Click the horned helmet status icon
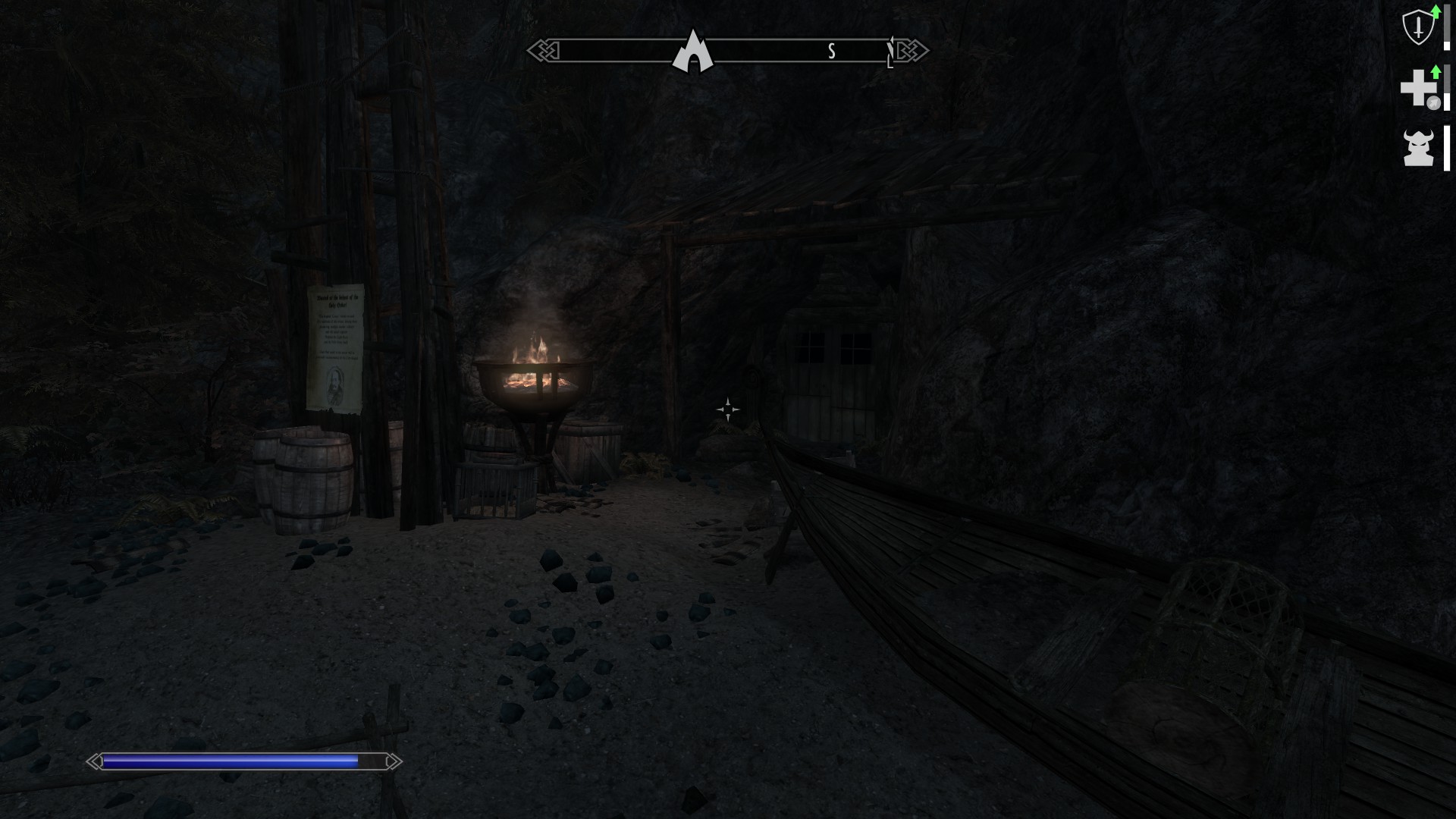1456x819 pixels. (1418, 147)
